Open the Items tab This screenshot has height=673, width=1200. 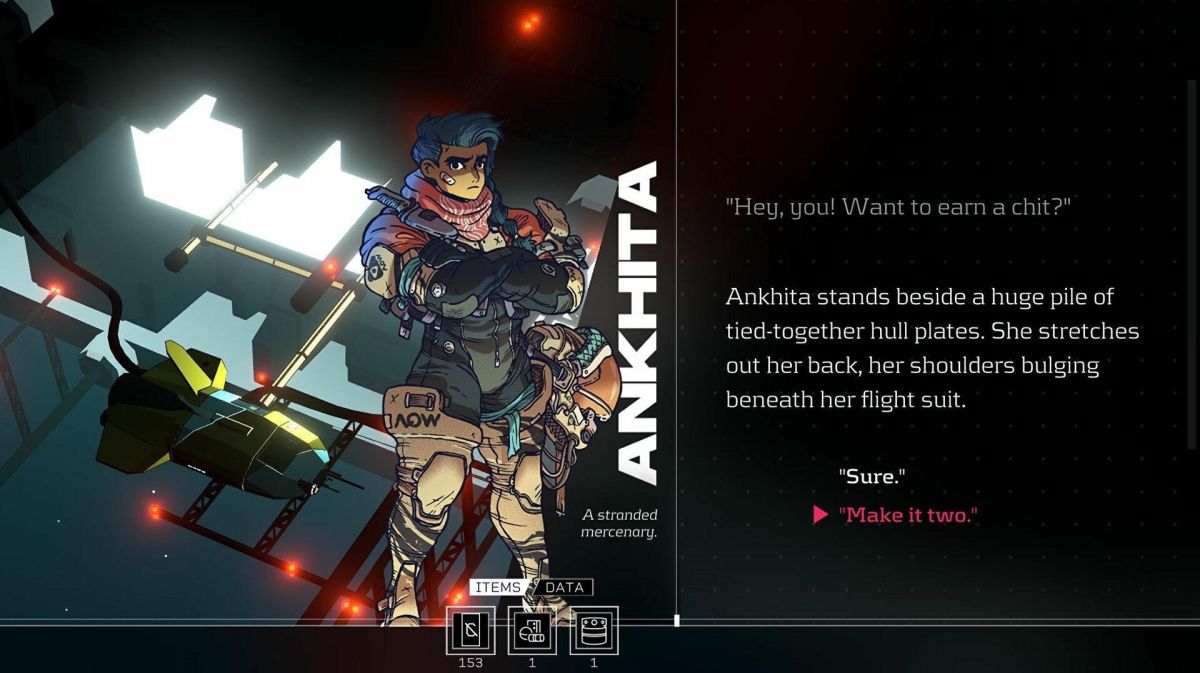[x=497, y=587]
